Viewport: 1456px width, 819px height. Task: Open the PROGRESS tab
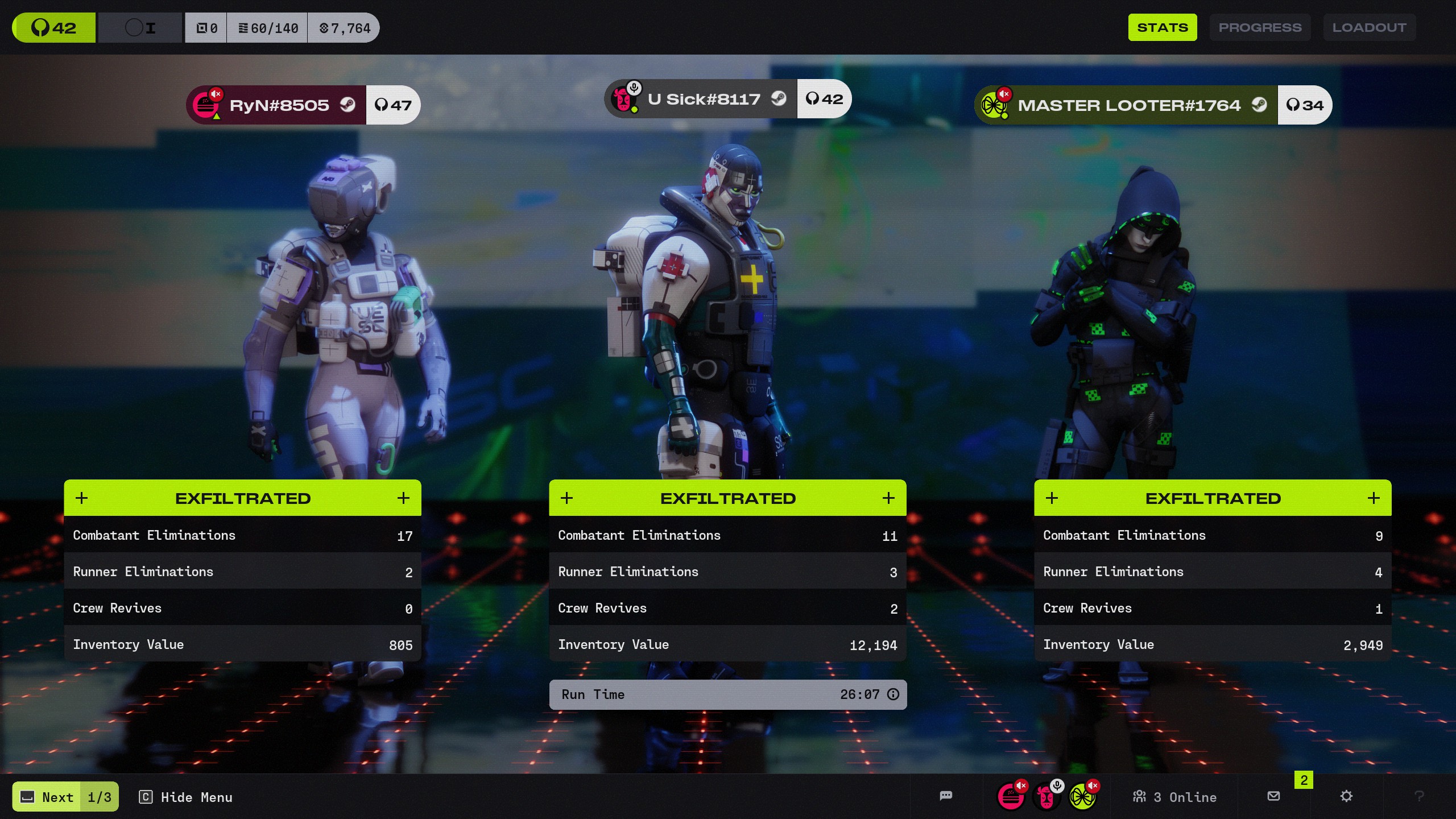click(x=1260, y=27)
